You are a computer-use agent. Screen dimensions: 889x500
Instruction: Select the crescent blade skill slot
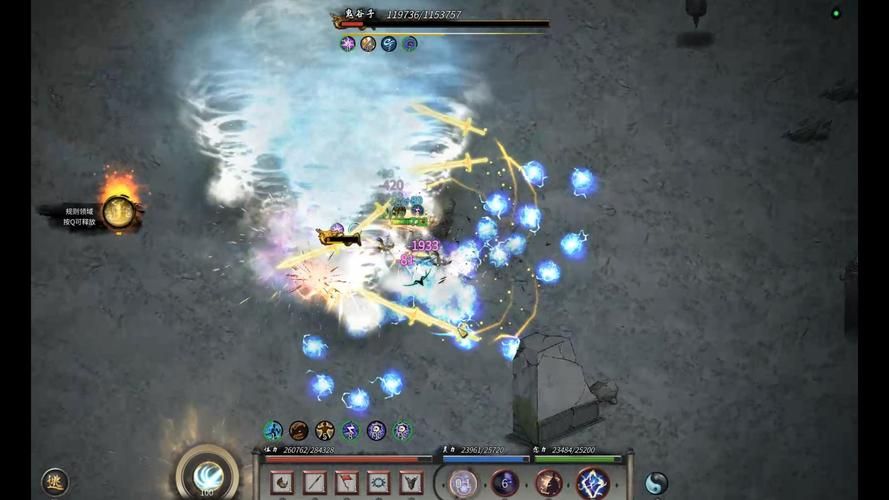pyautogui.click(x=282, y=483)
